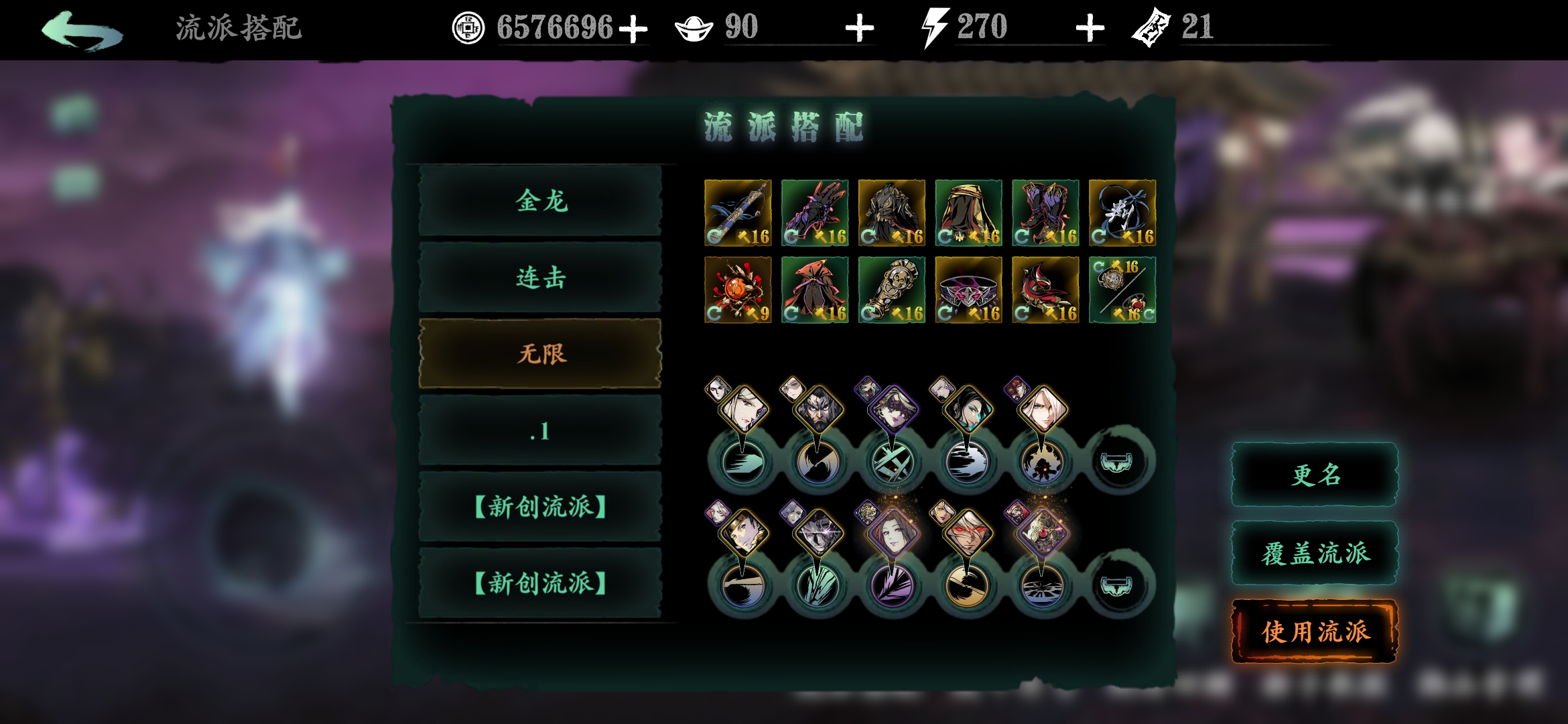
Task: Add silver ingots with plus button
Action: 859,29
